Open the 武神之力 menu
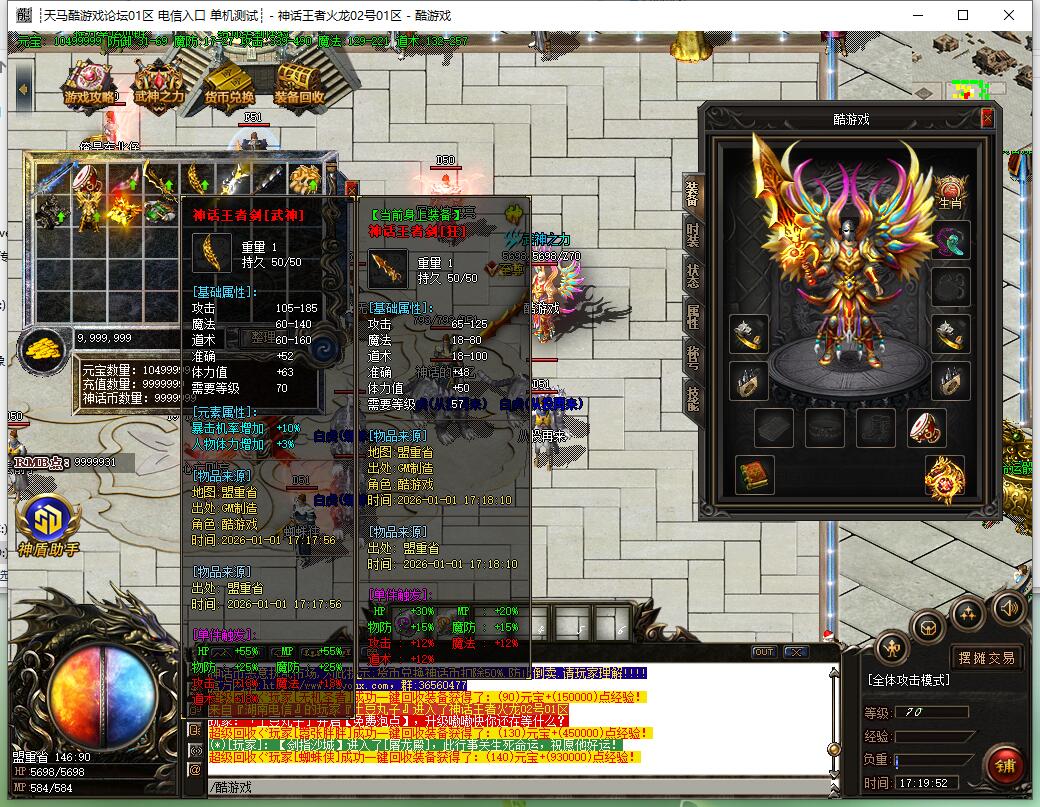Screen dimensions: 1040x807 coord(159,85)
